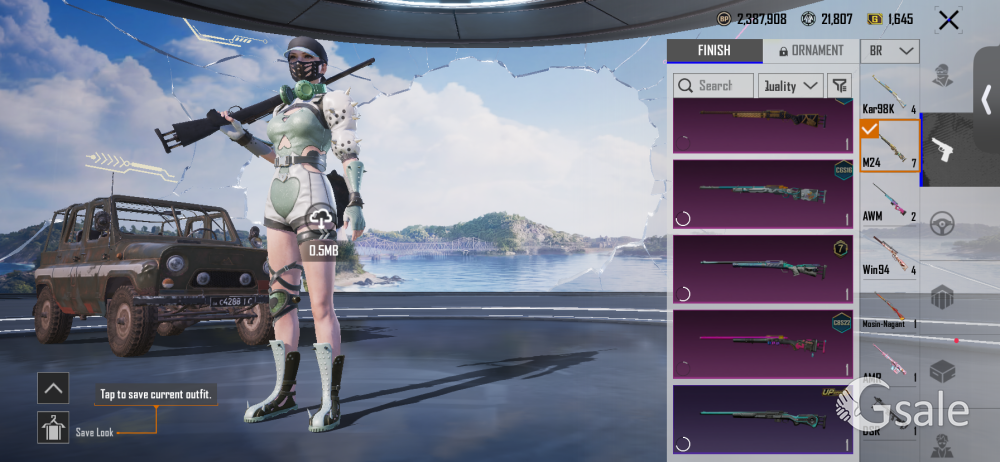
Task: Switch to the Finish tab
Action: [x=713, y=51]
